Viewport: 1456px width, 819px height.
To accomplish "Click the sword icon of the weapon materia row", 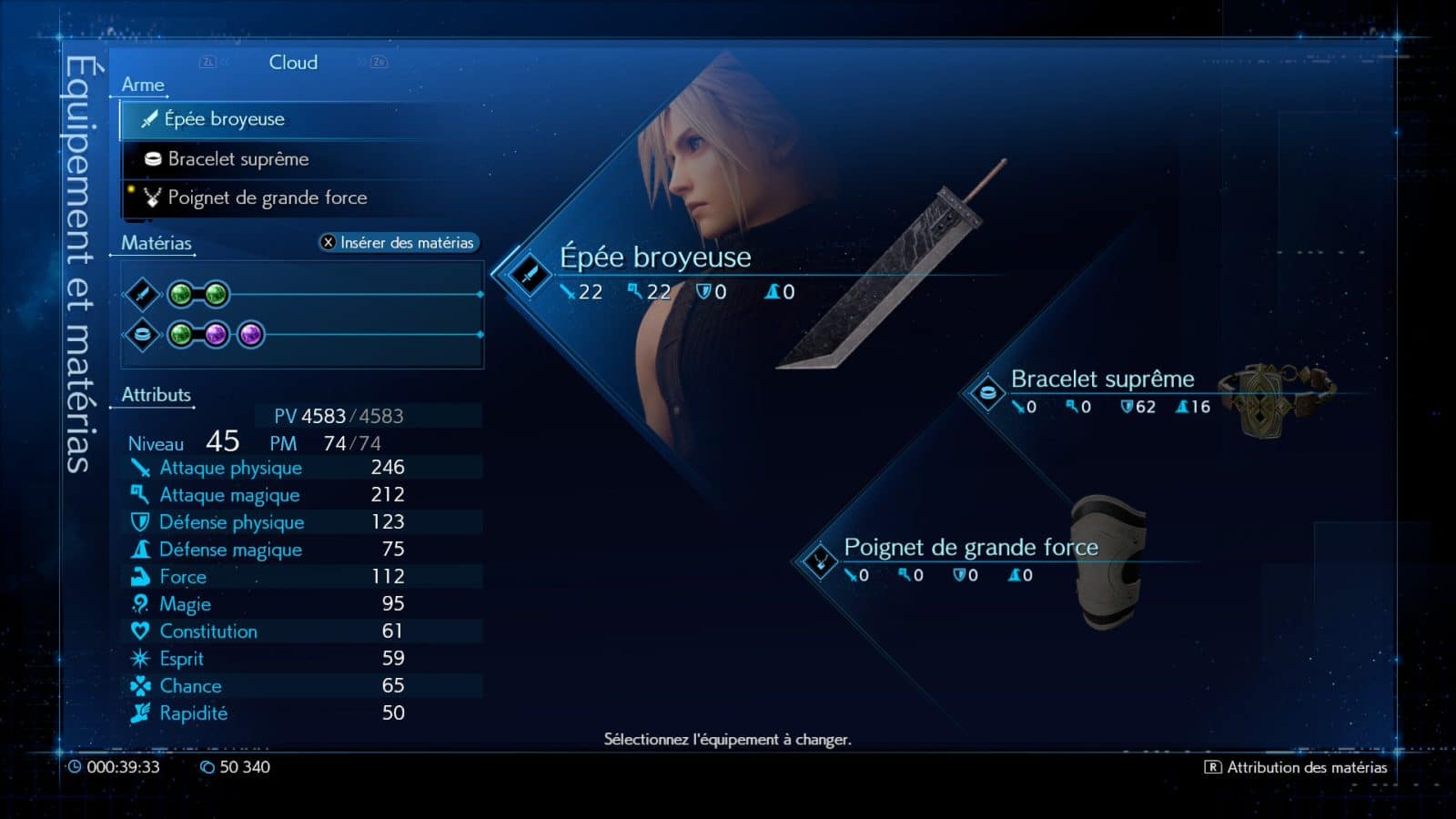I will click(142, 294).
